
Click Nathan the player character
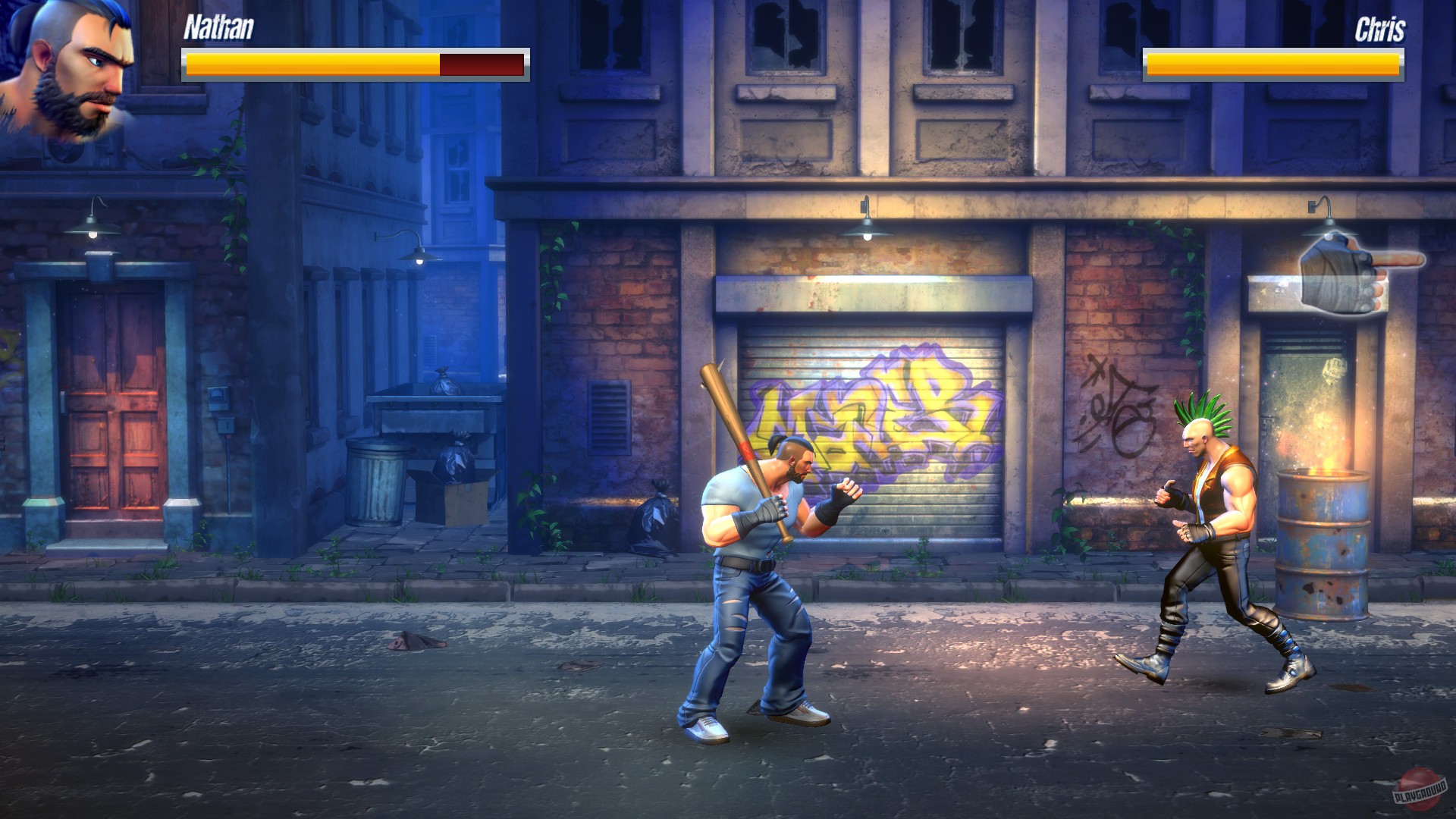pos(758,569)
